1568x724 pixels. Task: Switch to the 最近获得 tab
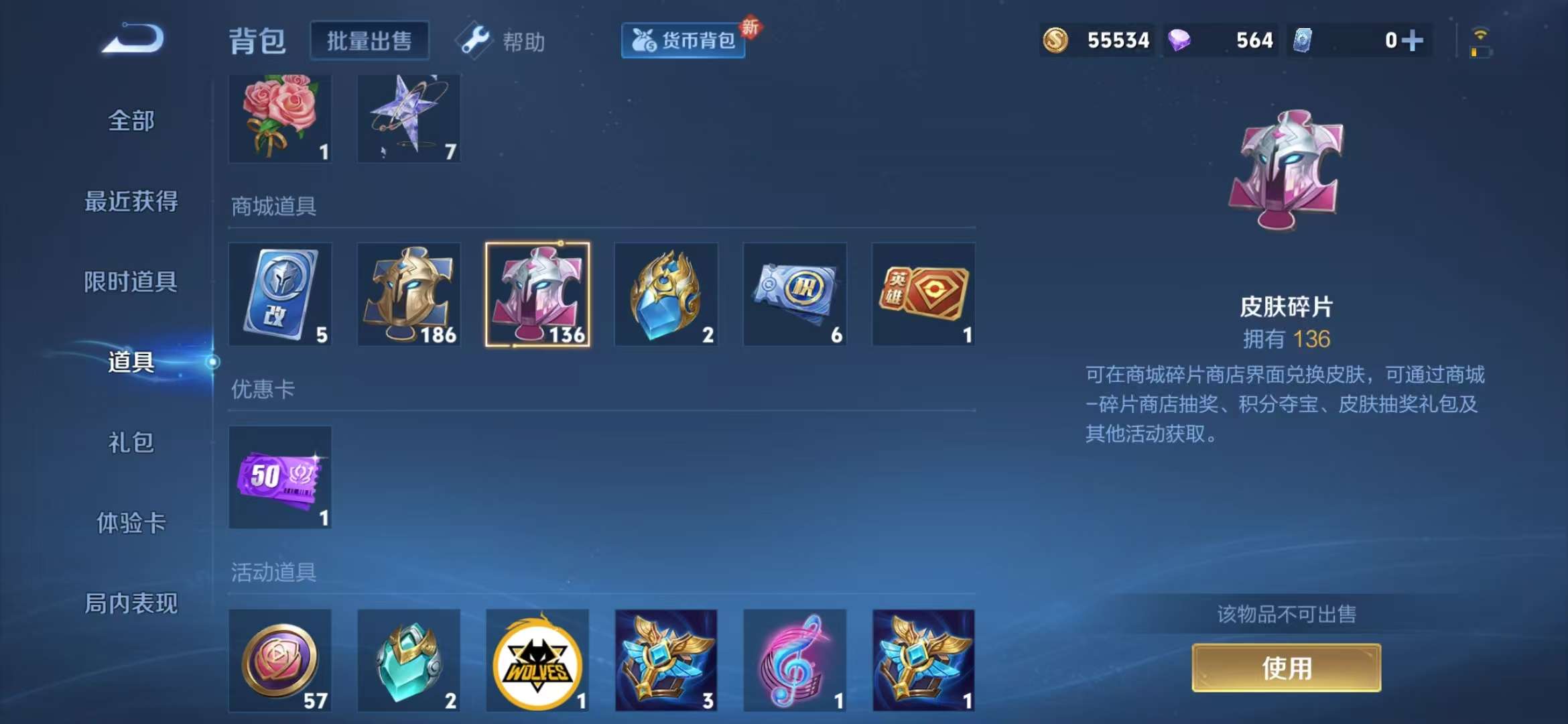click(x=131, y=201)
